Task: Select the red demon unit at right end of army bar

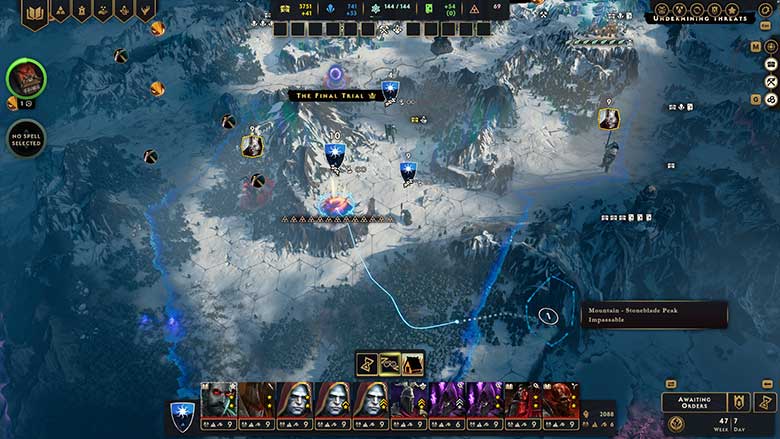Action: click(x=562, y=402)
